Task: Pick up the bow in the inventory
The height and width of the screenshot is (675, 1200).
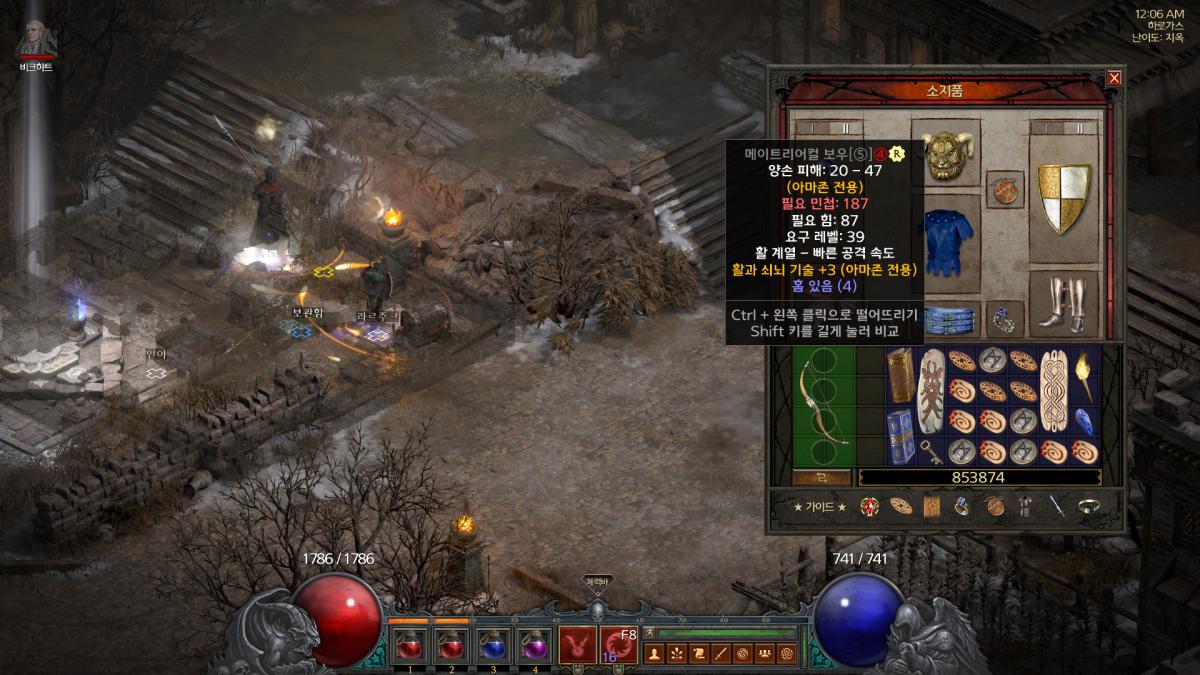Action: point(822,403)
